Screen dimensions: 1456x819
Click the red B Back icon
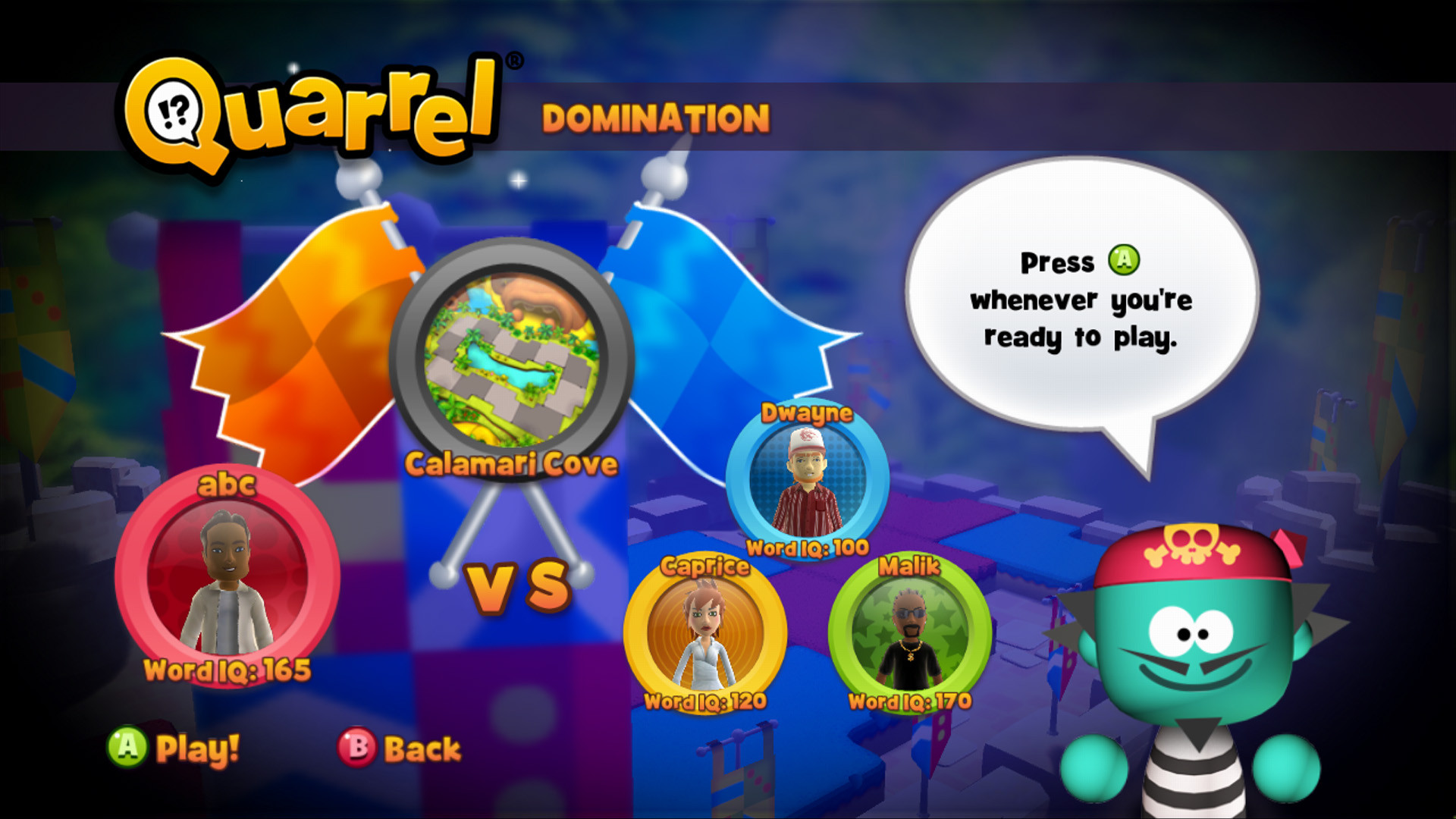(358, 747)
